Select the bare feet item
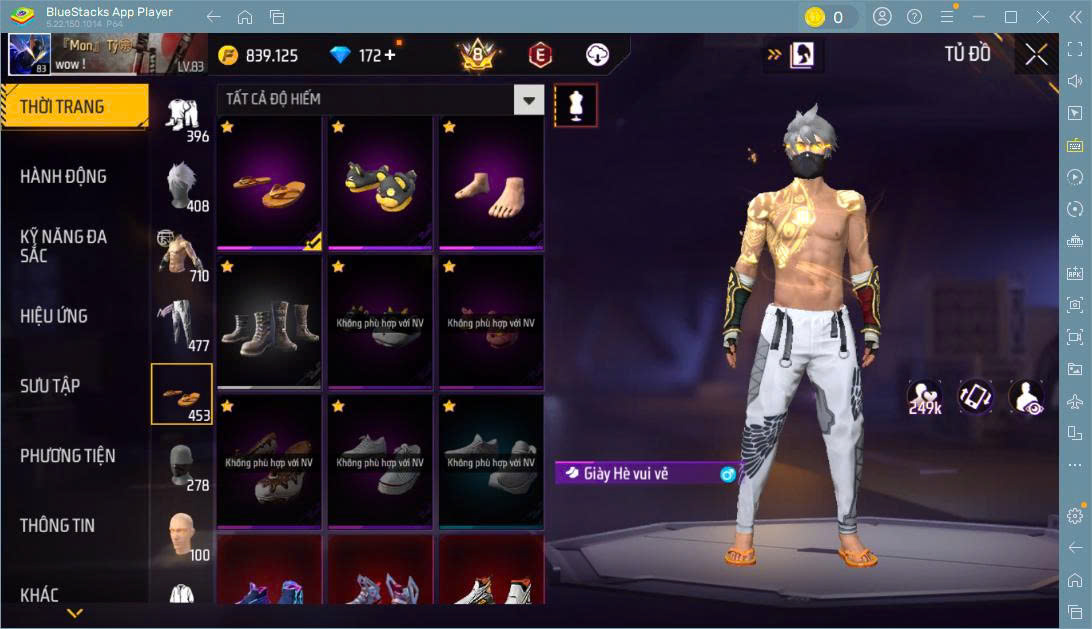Image resolution: width=1092 pixels, height=629 pixels. click(491, 182)
